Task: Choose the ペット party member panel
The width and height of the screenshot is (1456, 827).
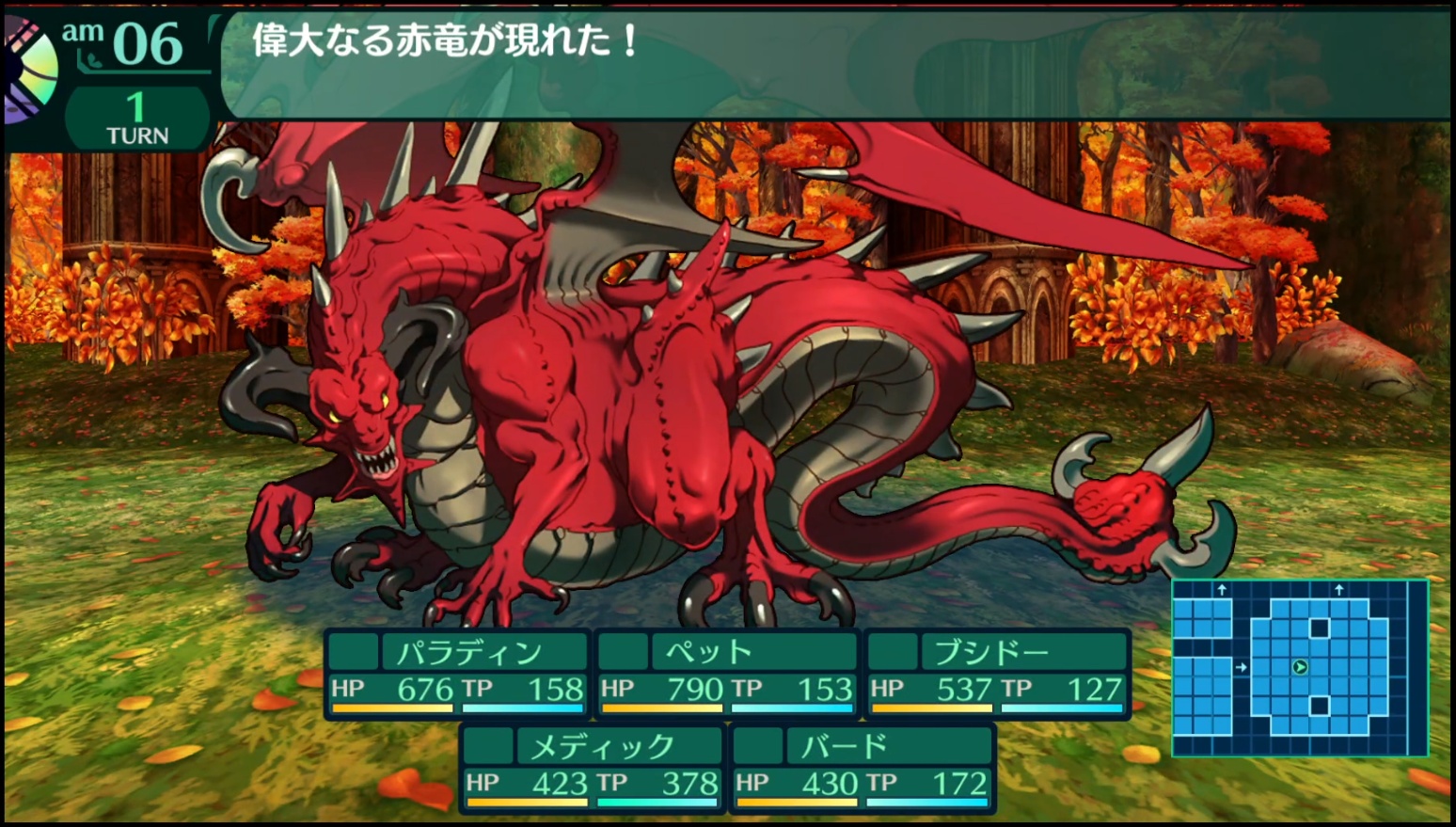Action: [x=726, y=674]
